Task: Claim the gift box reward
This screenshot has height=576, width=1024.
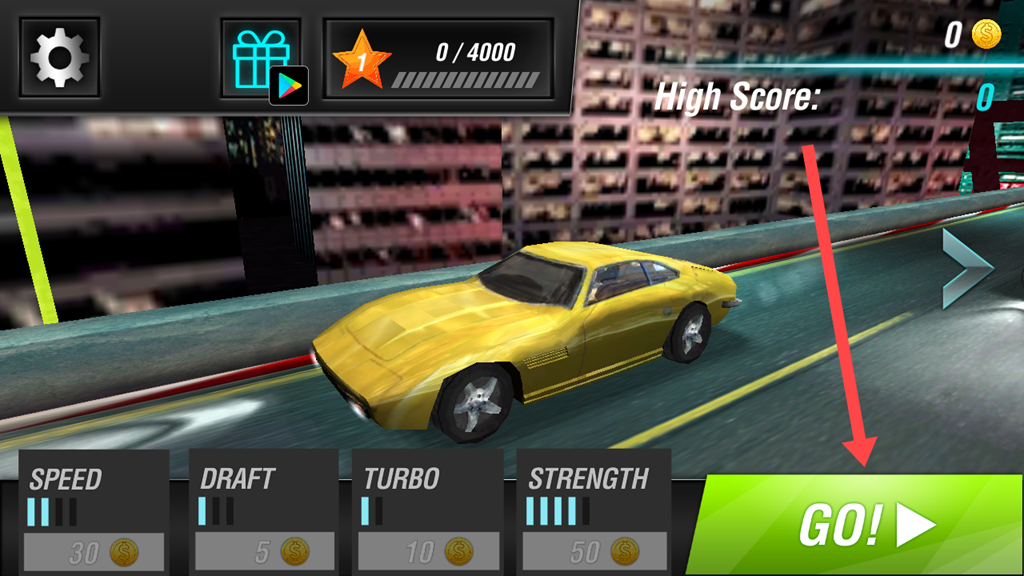Action: [260, 59]
